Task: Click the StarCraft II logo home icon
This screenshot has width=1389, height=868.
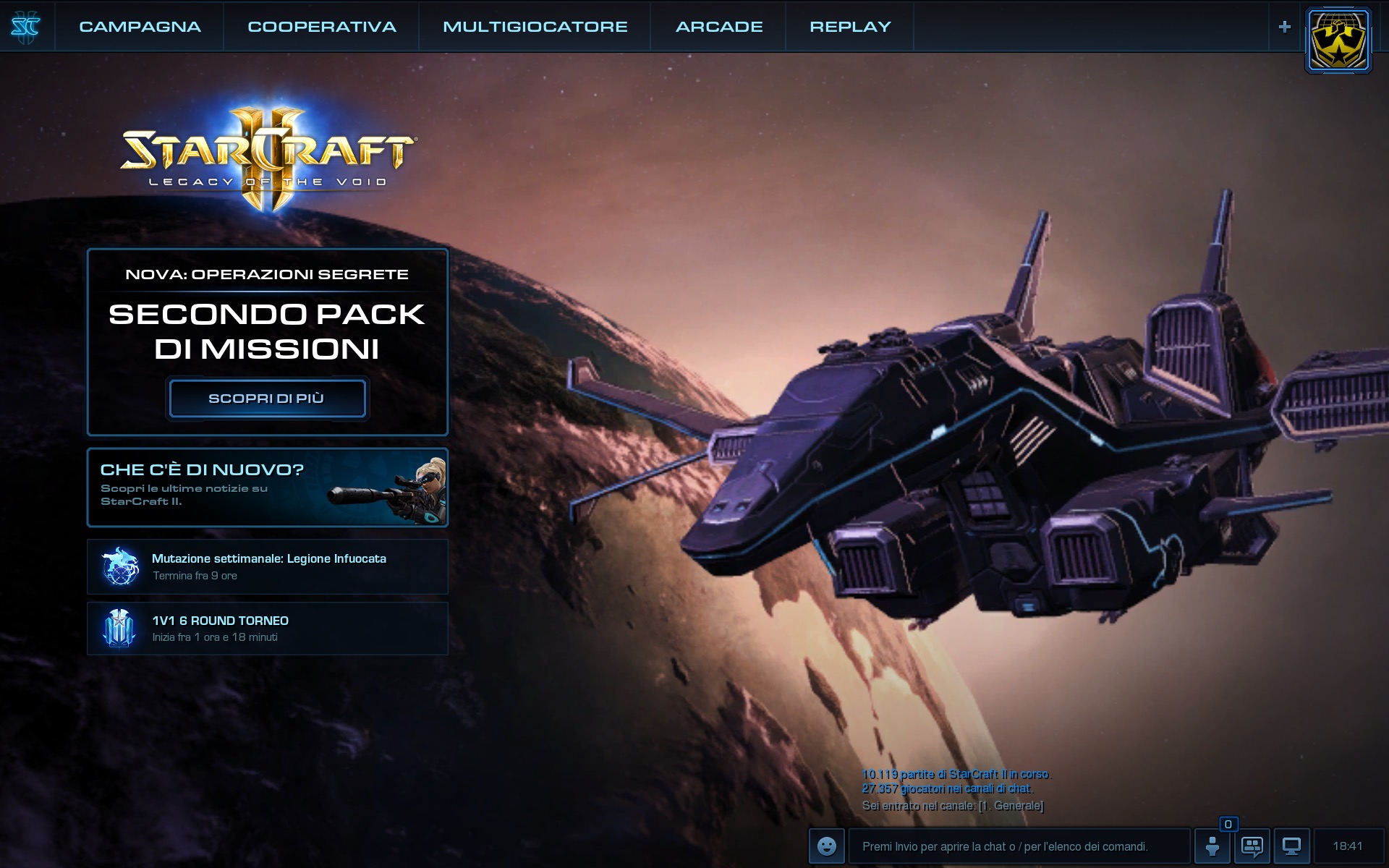Action: pos(26,27)
